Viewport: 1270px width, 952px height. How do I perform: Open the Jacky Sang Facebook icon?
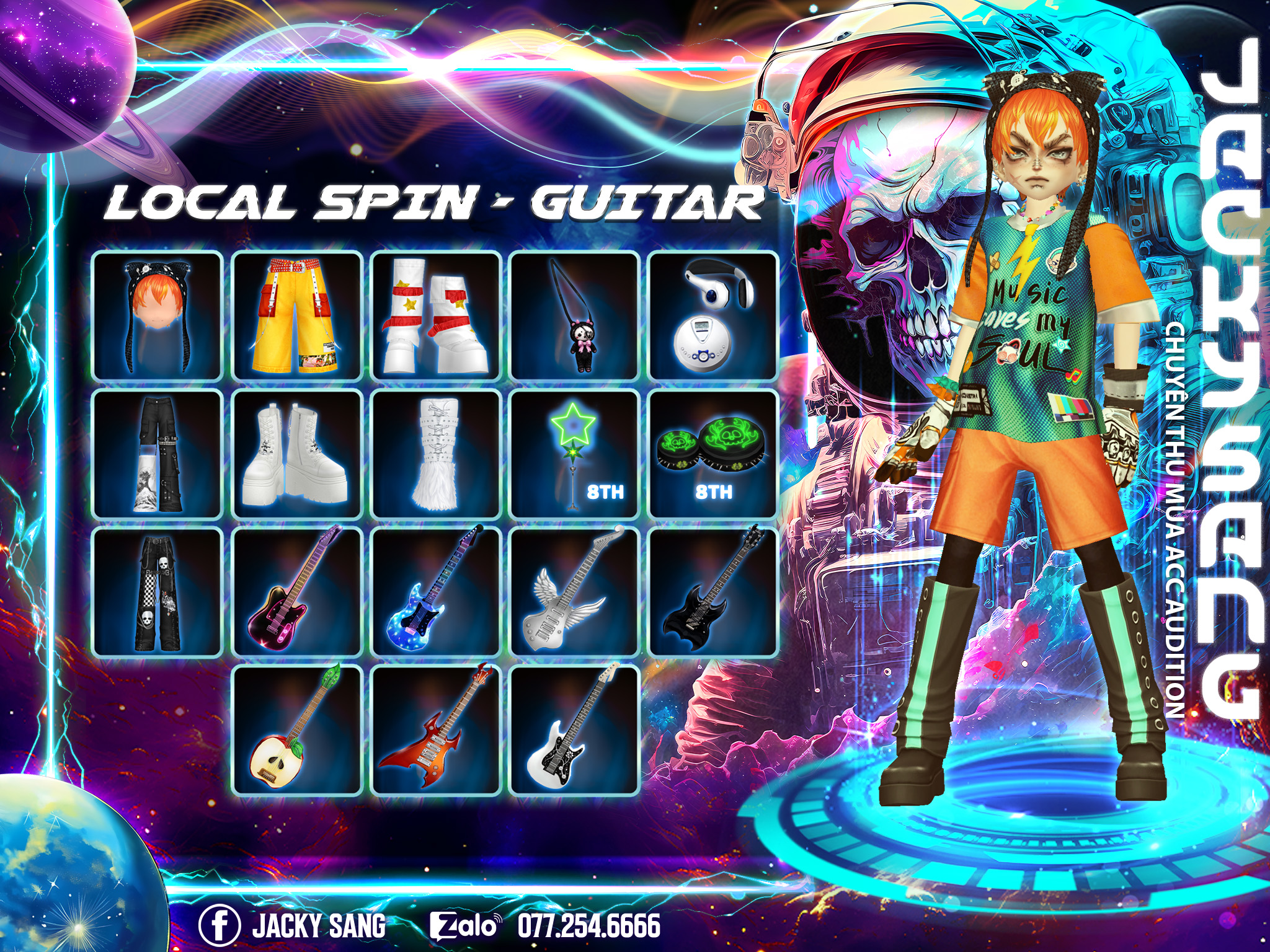pos(220,925)
